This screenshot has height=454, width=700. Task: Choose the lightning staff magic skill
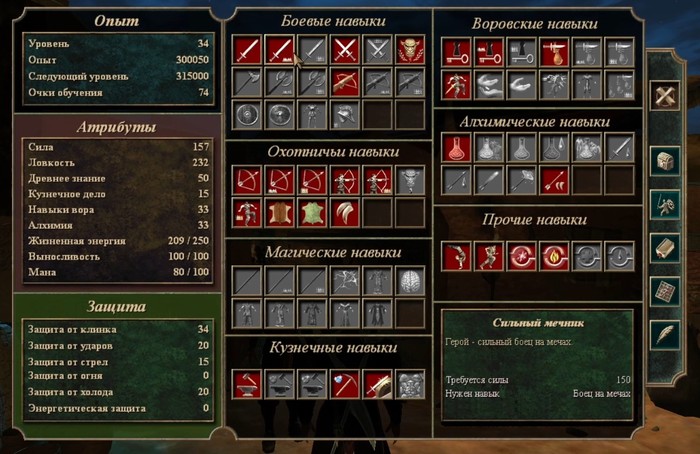click(344, 280)
